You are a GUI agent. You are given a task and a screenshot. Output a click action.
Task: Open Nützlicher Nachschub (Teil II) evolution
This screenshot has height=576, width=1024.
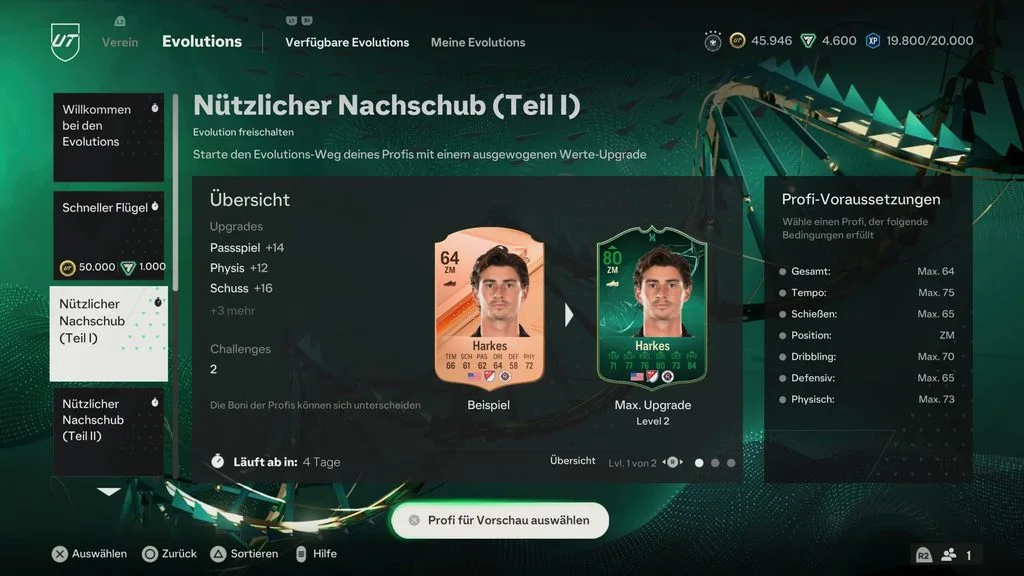(x=108, y=432)
